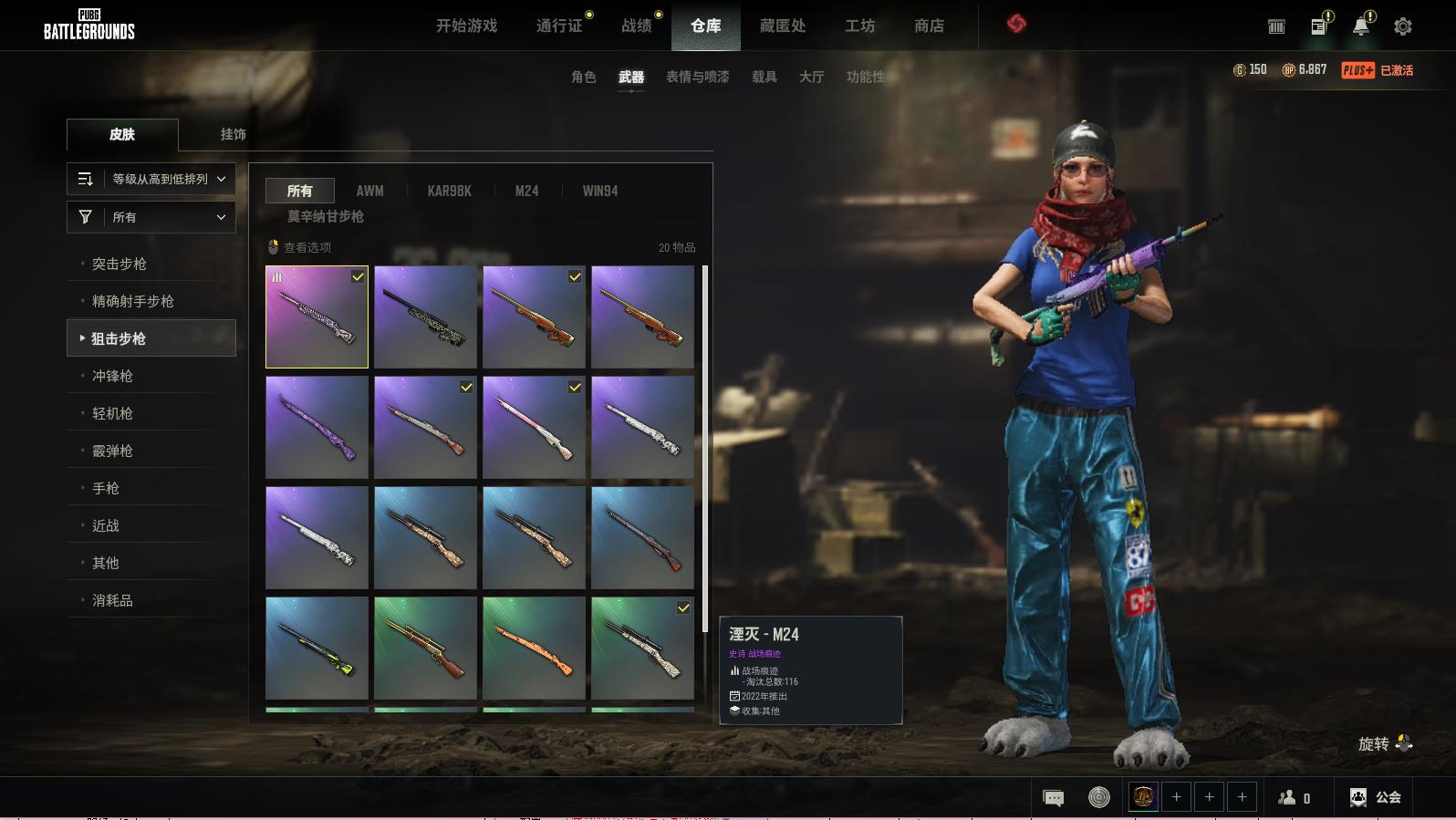Go to the 工坊 workshop page
Screen dimensions: 1456x820
(859, 26)
